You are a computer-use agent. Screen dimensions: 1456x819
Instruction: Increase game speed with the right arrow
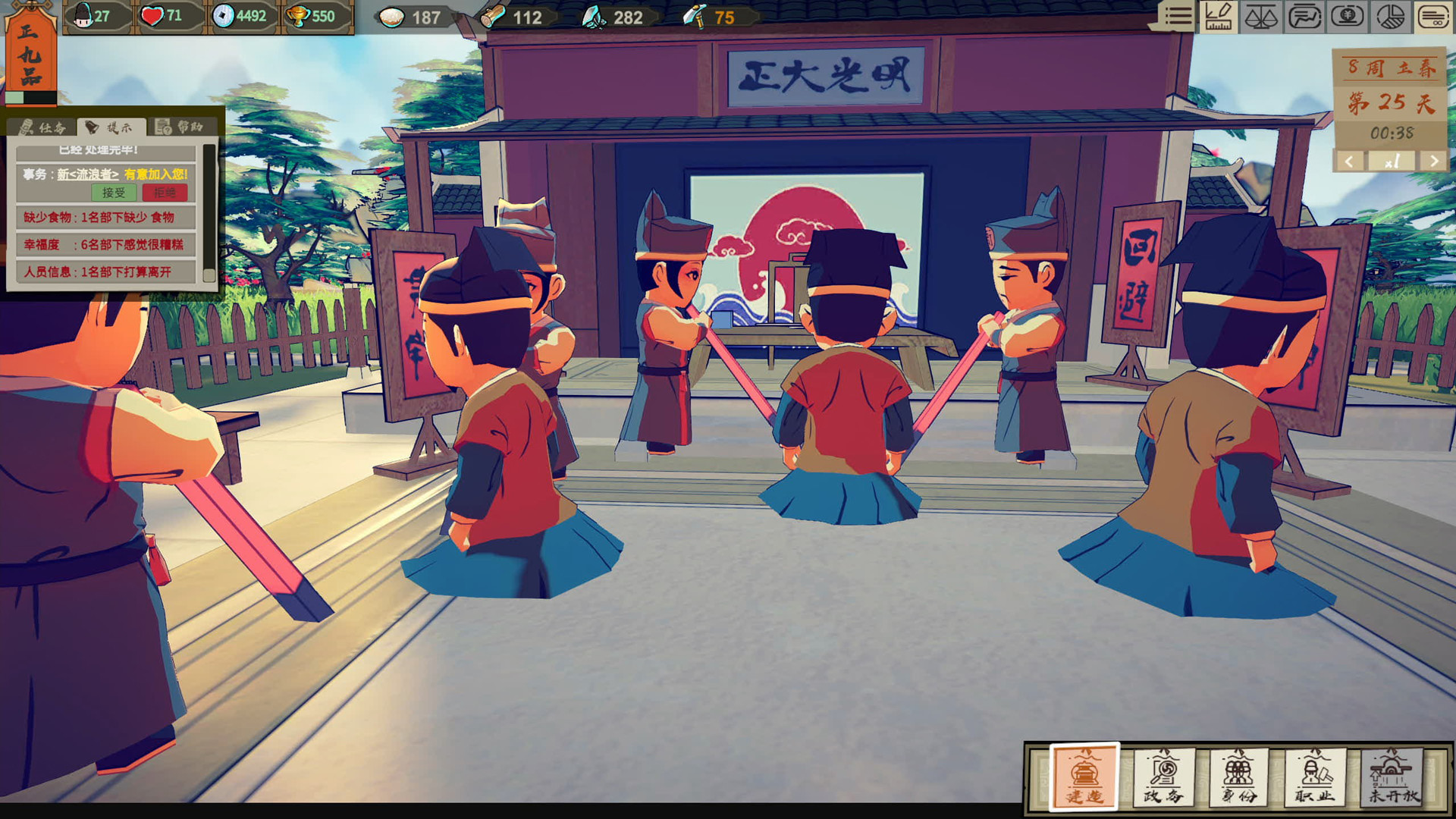click(1433, 162)
